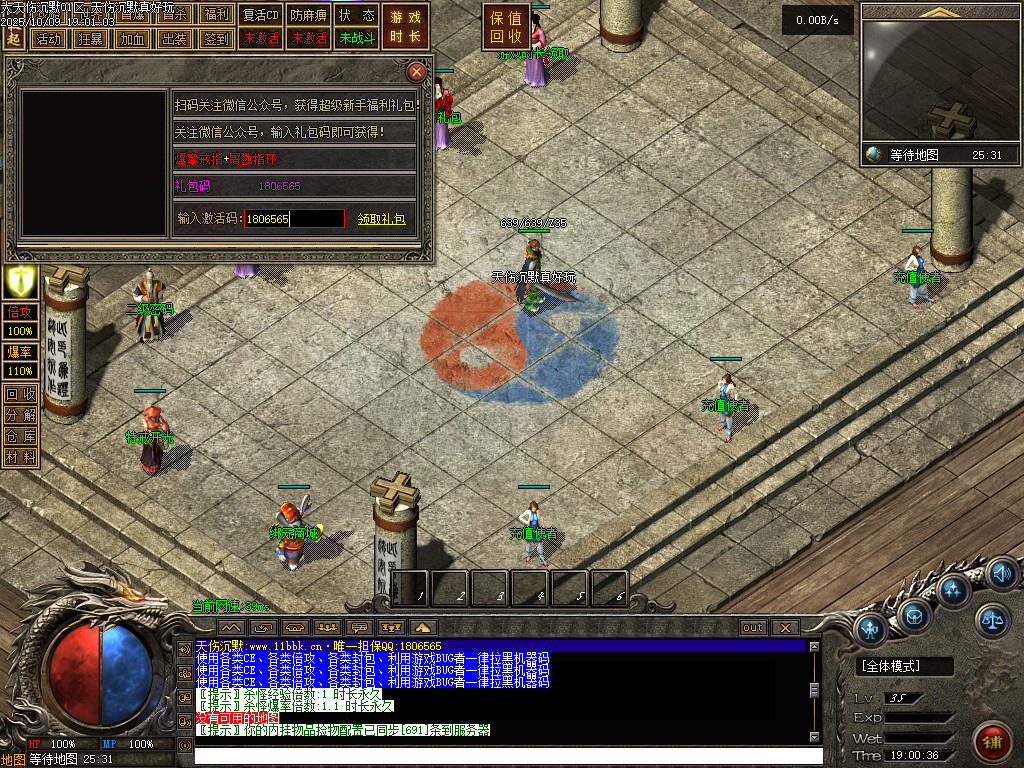This screenshot has height=768, width=1024.
Task: Open the 材料 materials panel
Action: pyautogui.click(x=21, y=457)
